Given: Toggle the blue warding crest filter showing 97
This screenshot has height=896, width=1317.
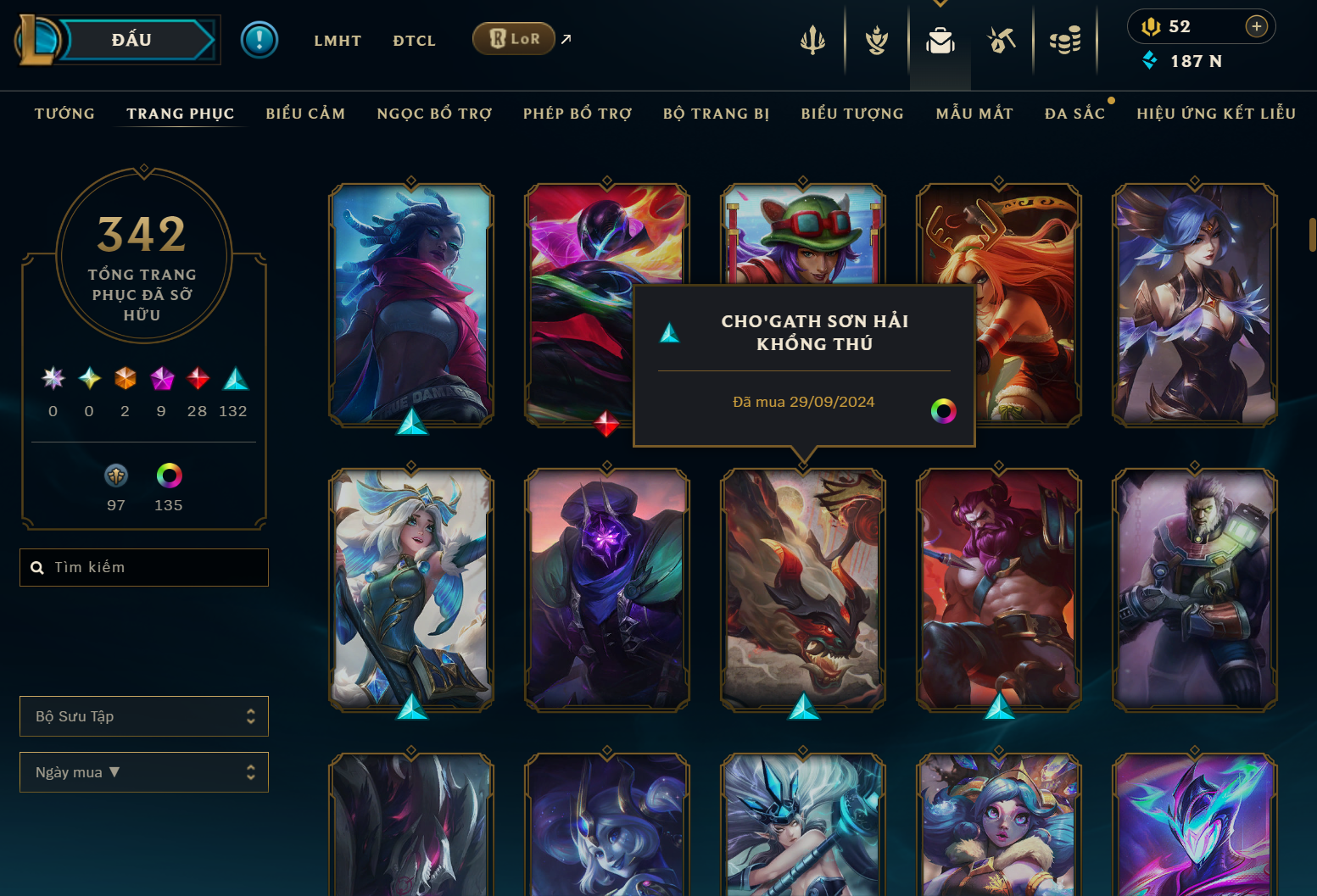Looking at the screenshot, I should pyautogui.click(x=115, y=476).
